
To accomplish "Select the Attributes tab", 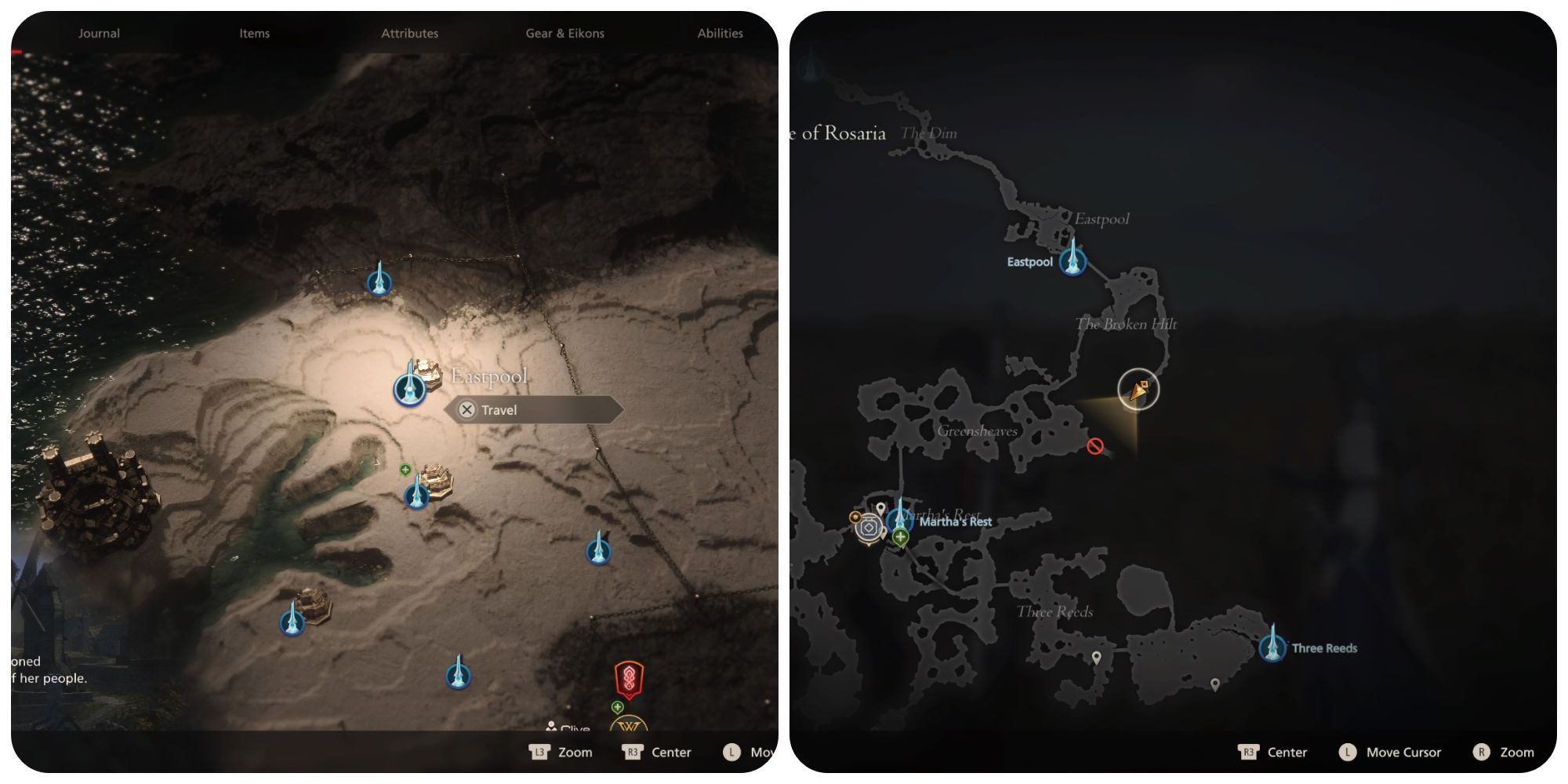I will pyautogui.click(x=409, y=33).
